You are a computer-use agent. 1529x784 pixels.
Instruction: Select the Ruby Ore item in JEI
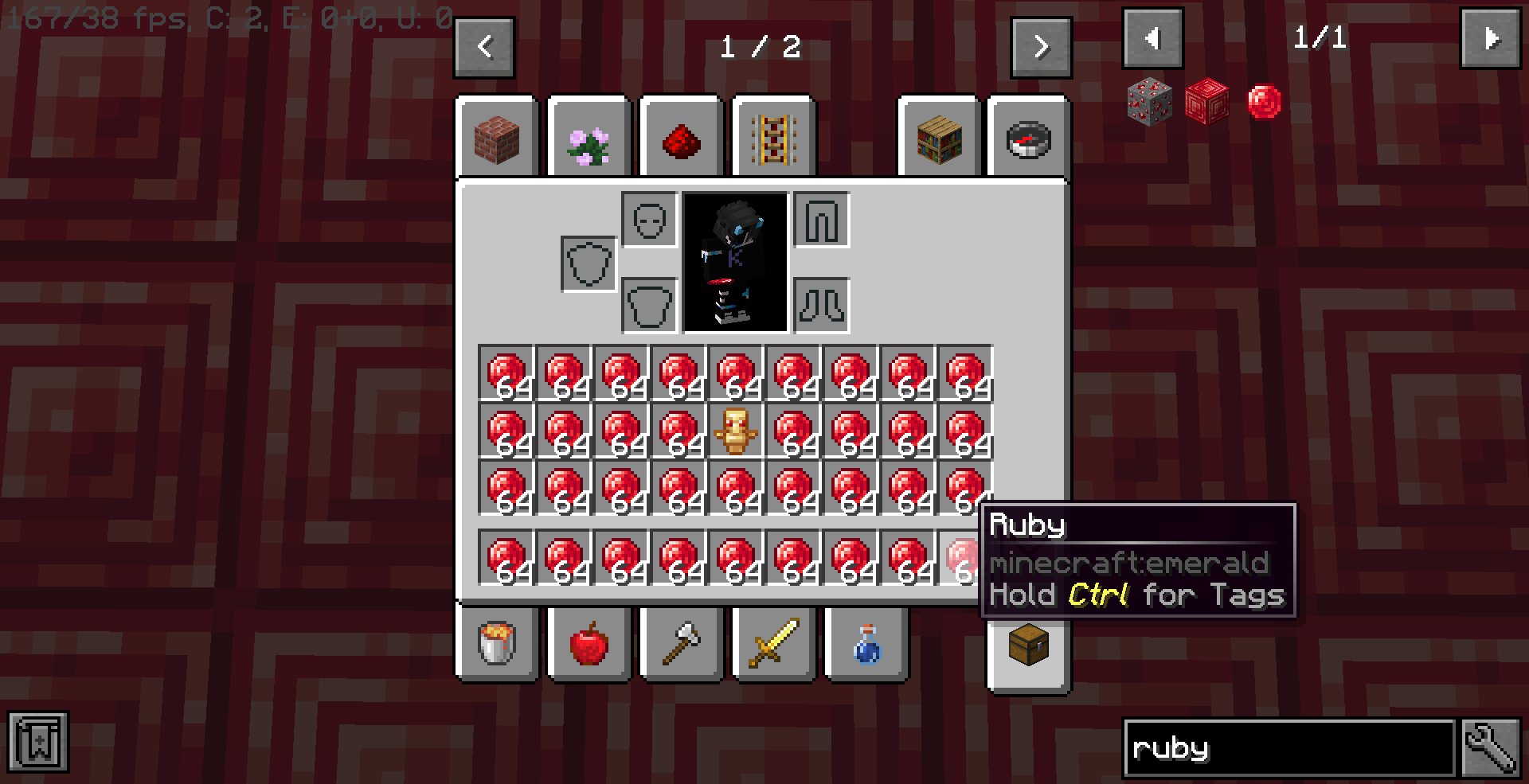(x=1147, y=101)
